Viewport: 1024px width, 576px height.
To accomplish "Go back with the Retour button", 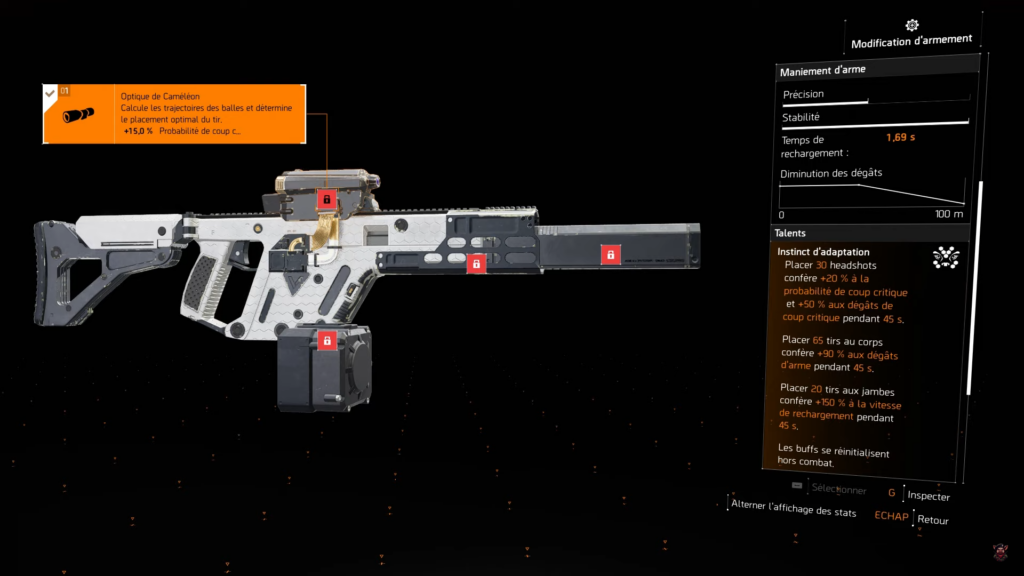I will [932, 520].
